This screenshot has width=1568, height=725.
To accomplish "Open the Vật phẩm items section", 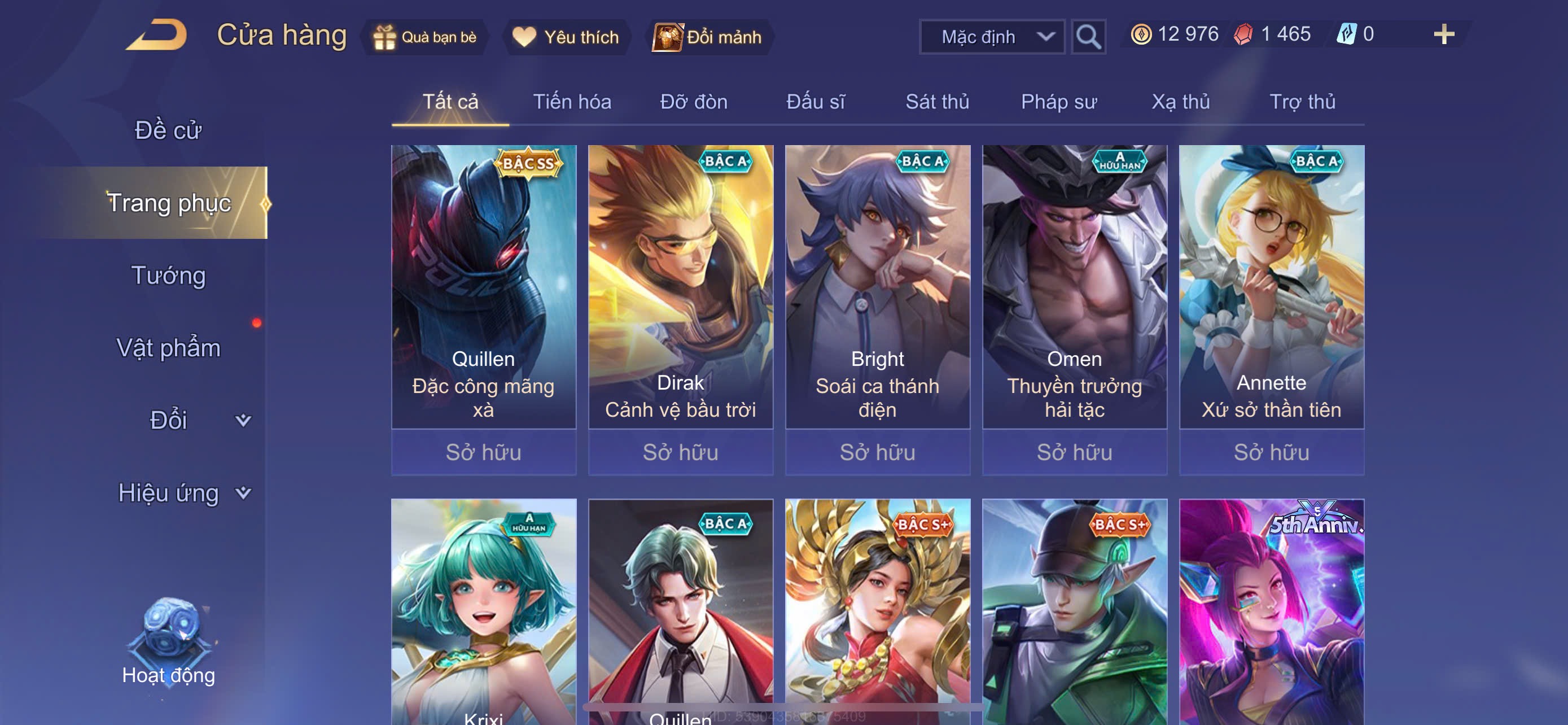I will point(168,348).
